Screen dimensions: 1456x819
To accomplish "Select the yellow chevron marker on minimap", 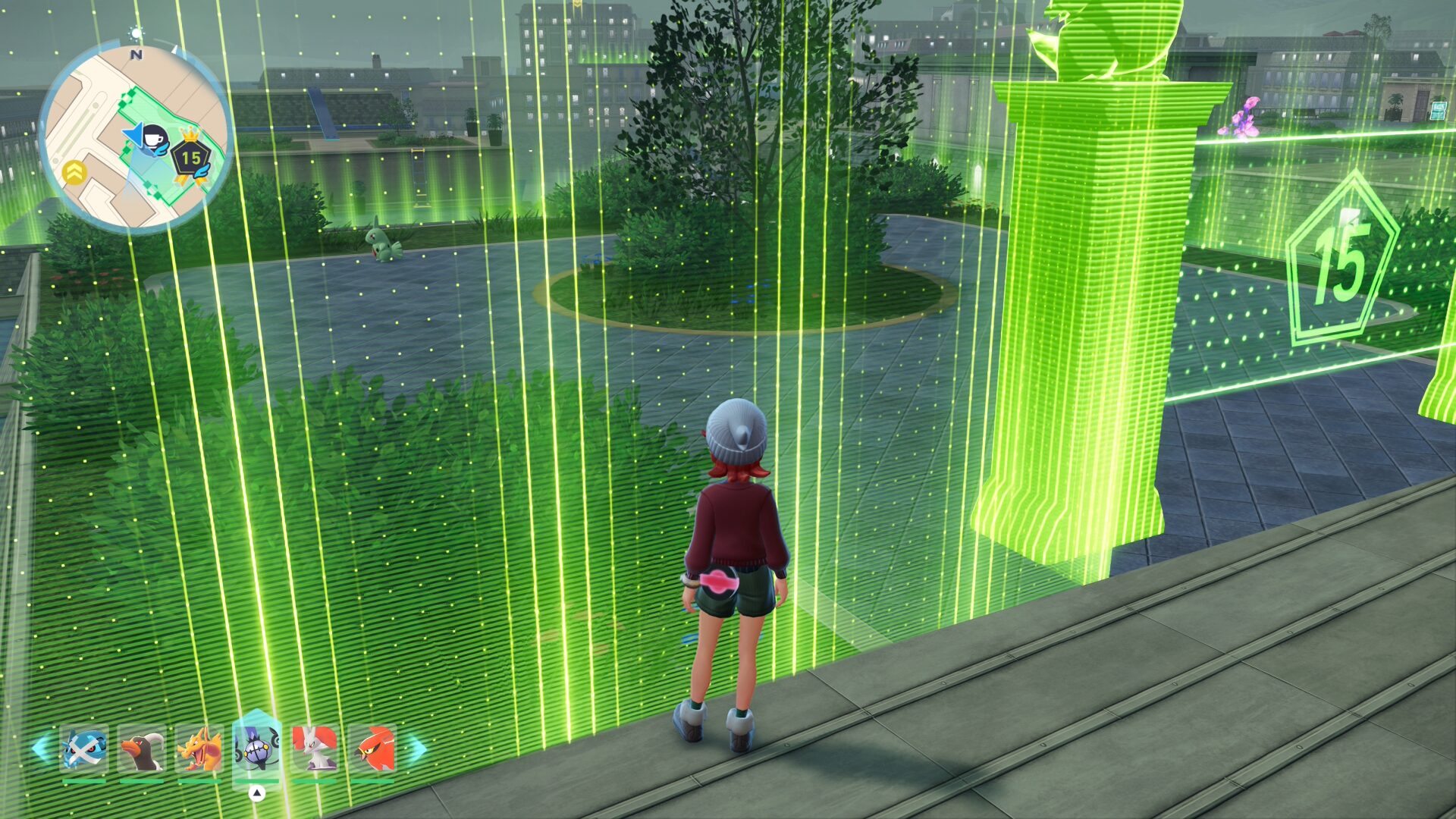I will tap(74, 173).
